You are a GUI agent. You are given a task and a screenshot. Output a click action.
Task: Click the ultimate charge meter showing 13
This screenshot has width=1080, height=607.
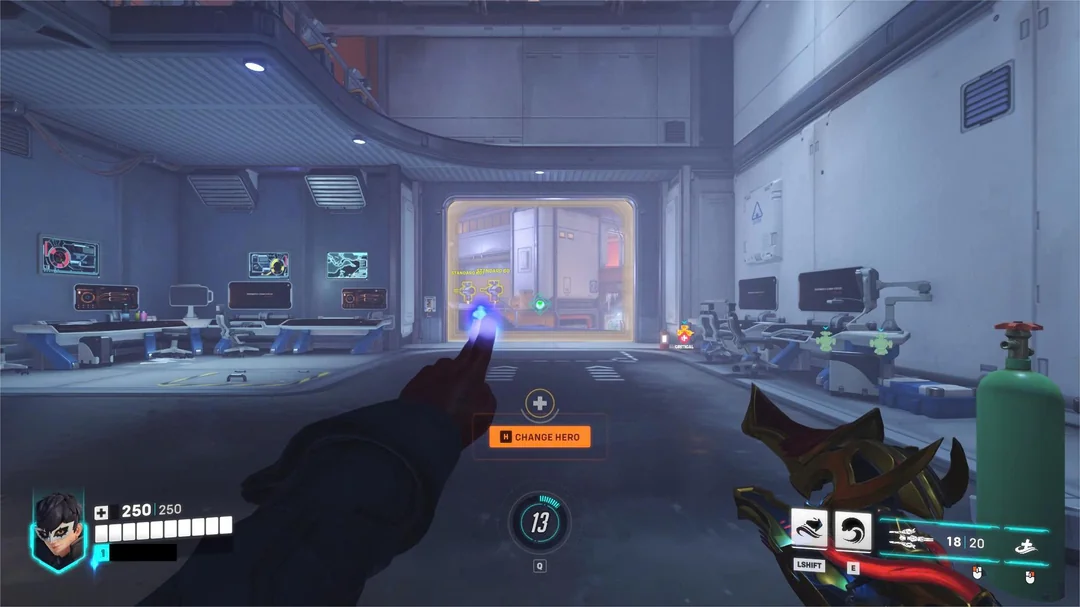540,521
